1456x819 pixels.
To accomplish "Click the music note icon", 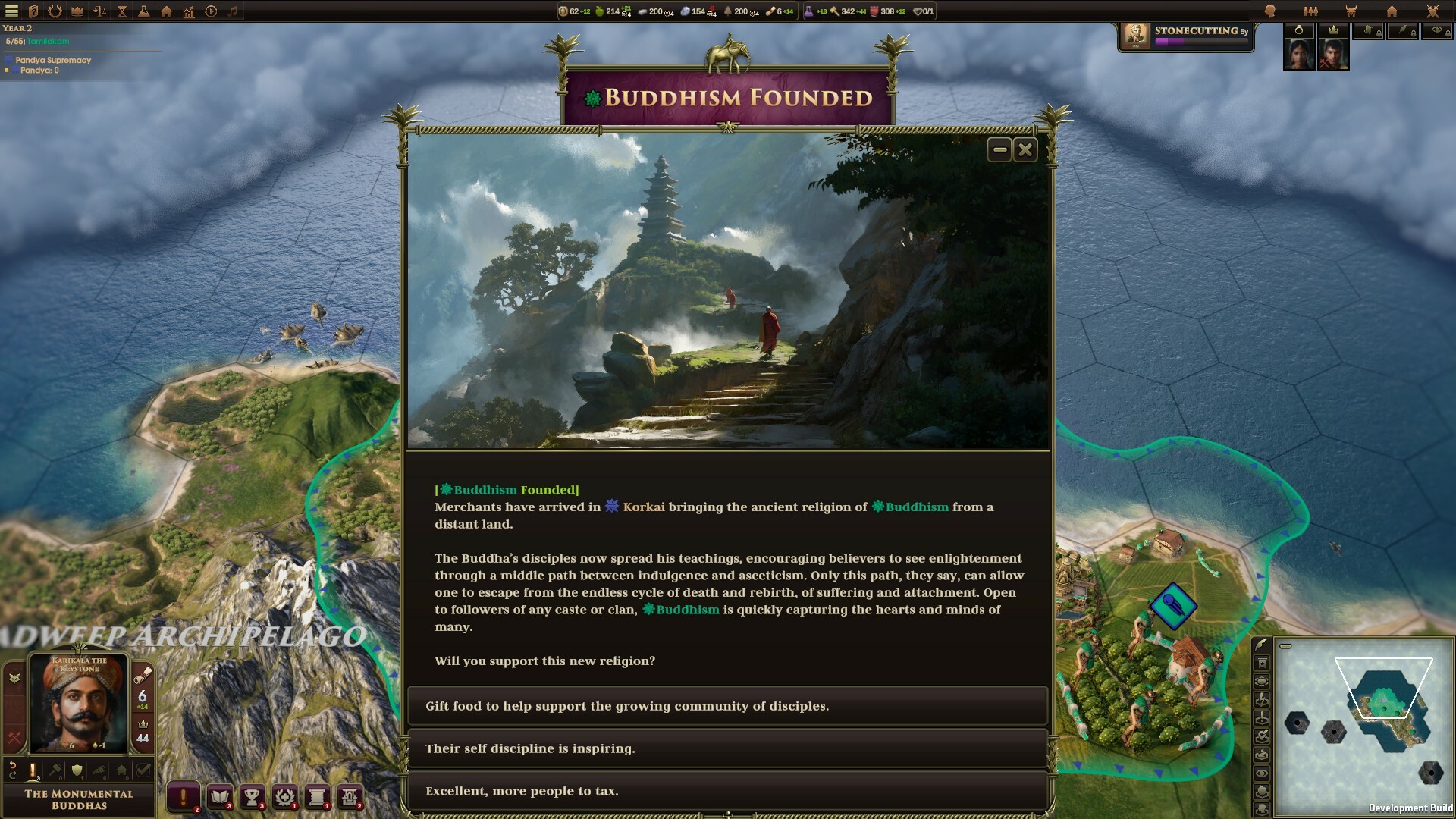I will point(233,11).
